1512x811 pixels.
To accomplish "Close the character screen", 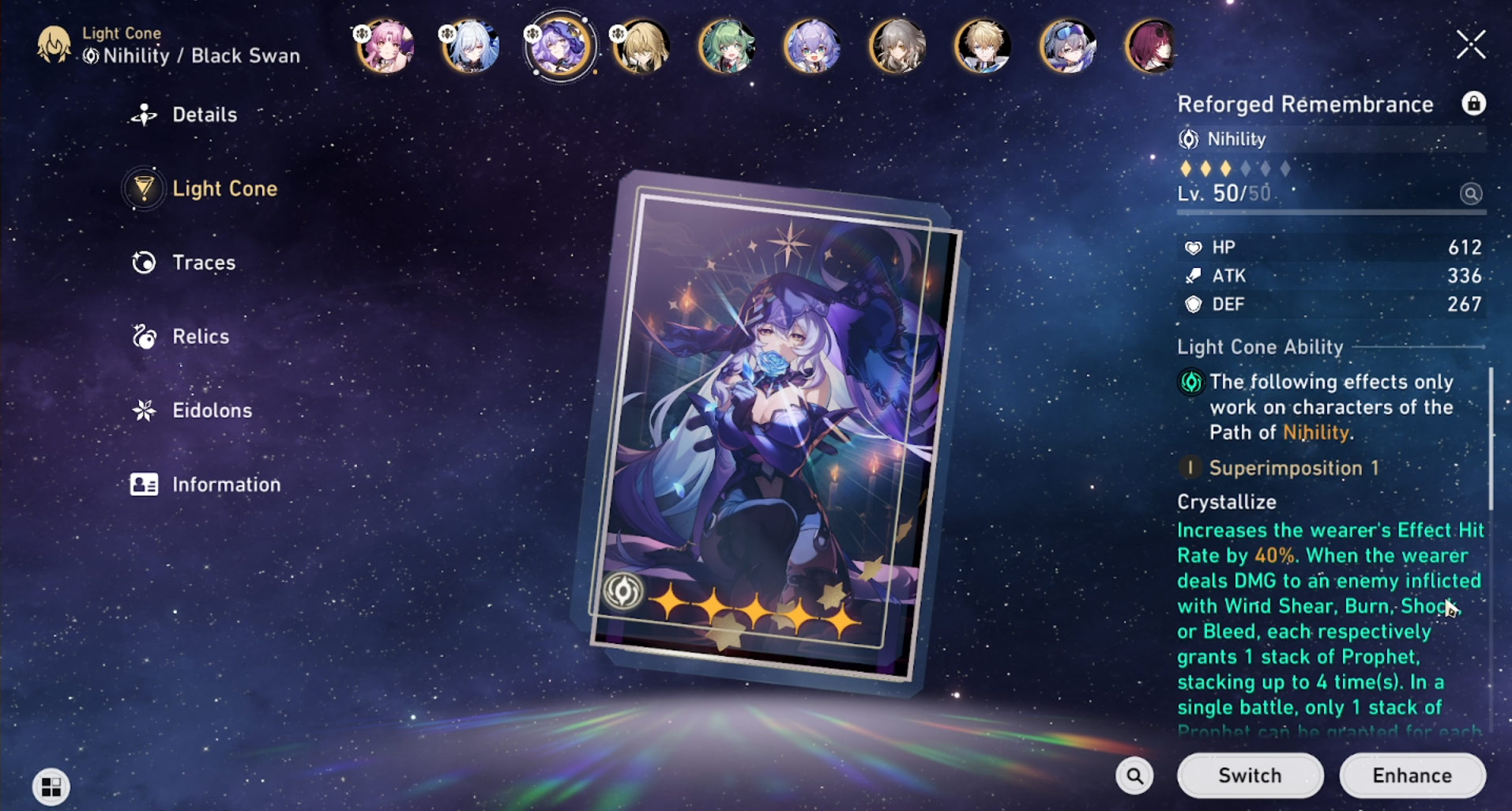I will [x=1470, y=45].
